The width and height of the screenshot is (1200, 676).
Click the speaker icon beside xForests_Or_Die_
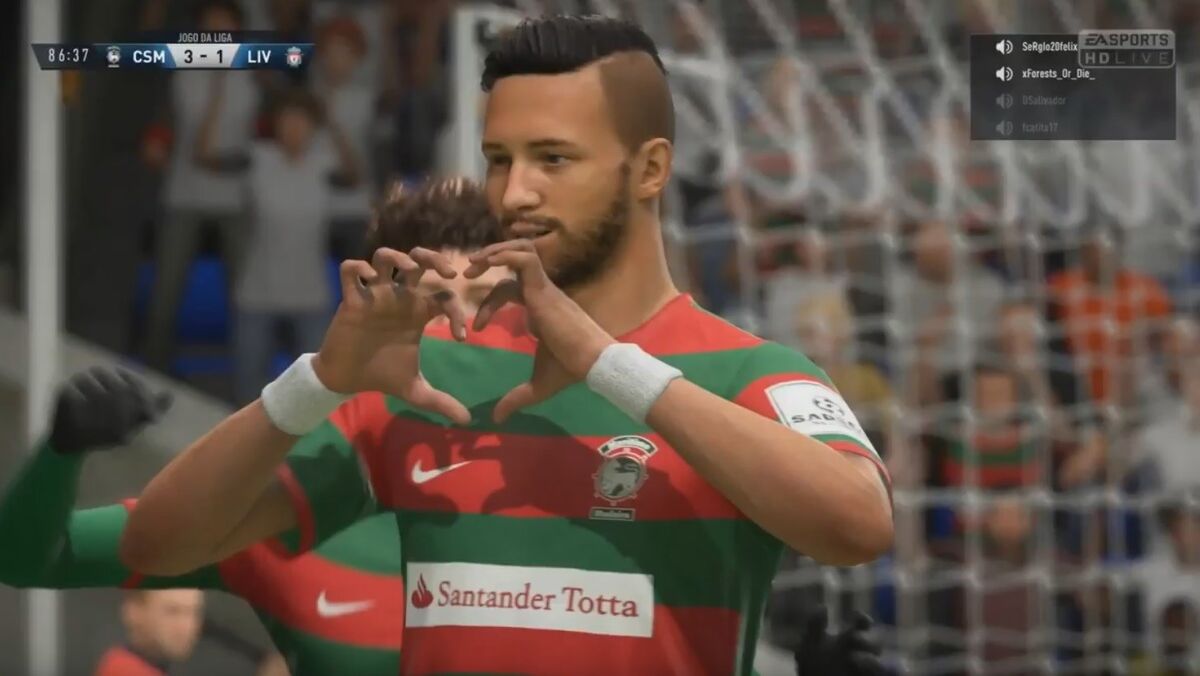pyautogui.click(x=1004, y=74)
